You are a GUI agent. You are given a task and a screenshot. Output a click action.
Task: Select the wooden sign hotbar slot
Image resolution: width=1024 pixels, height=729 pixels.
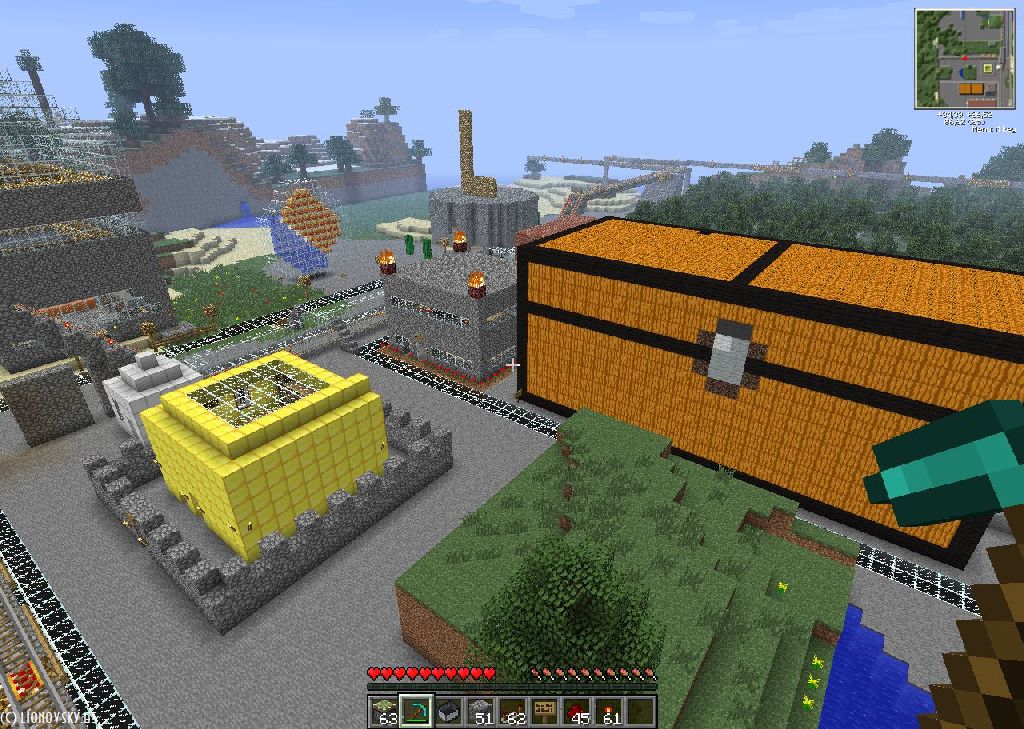point(545,711)
